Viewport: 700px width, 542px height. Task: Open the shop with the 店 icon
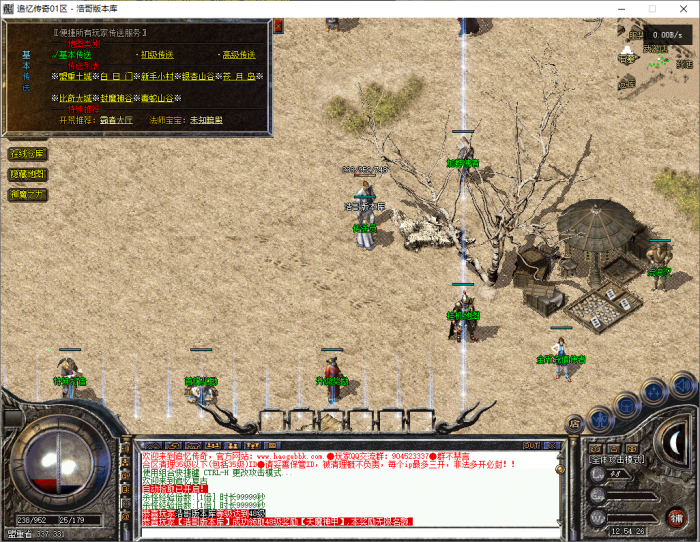(574, 423)
